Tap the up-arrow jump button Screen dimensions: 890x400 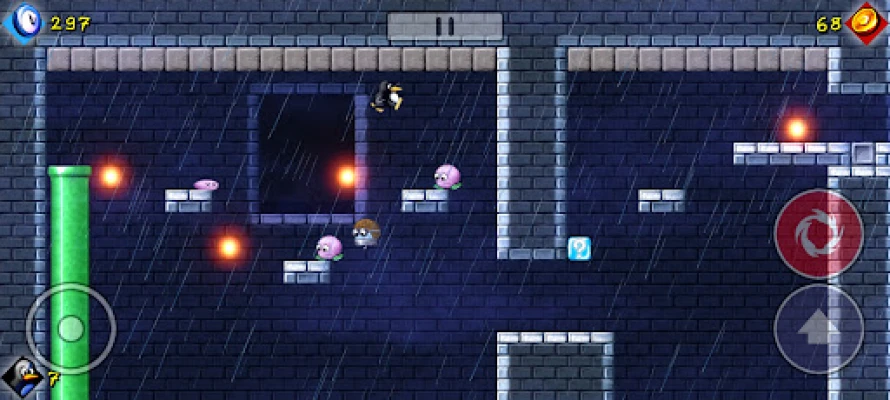coord(818,329)
